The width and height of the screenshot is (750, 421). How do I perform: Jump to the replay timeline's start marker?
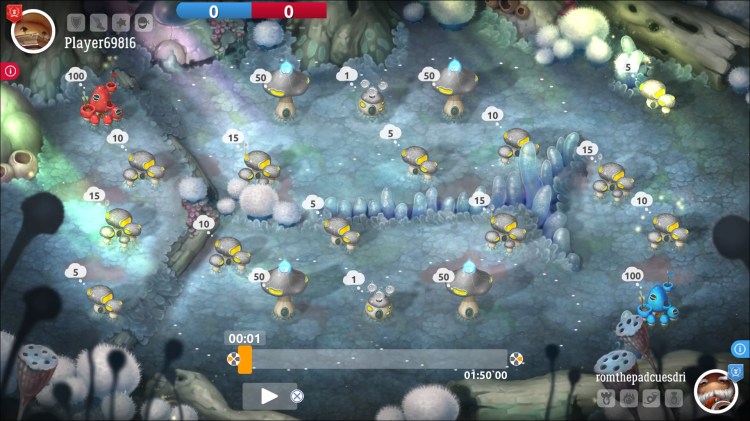pyautogui.click(x=233, y=358)
